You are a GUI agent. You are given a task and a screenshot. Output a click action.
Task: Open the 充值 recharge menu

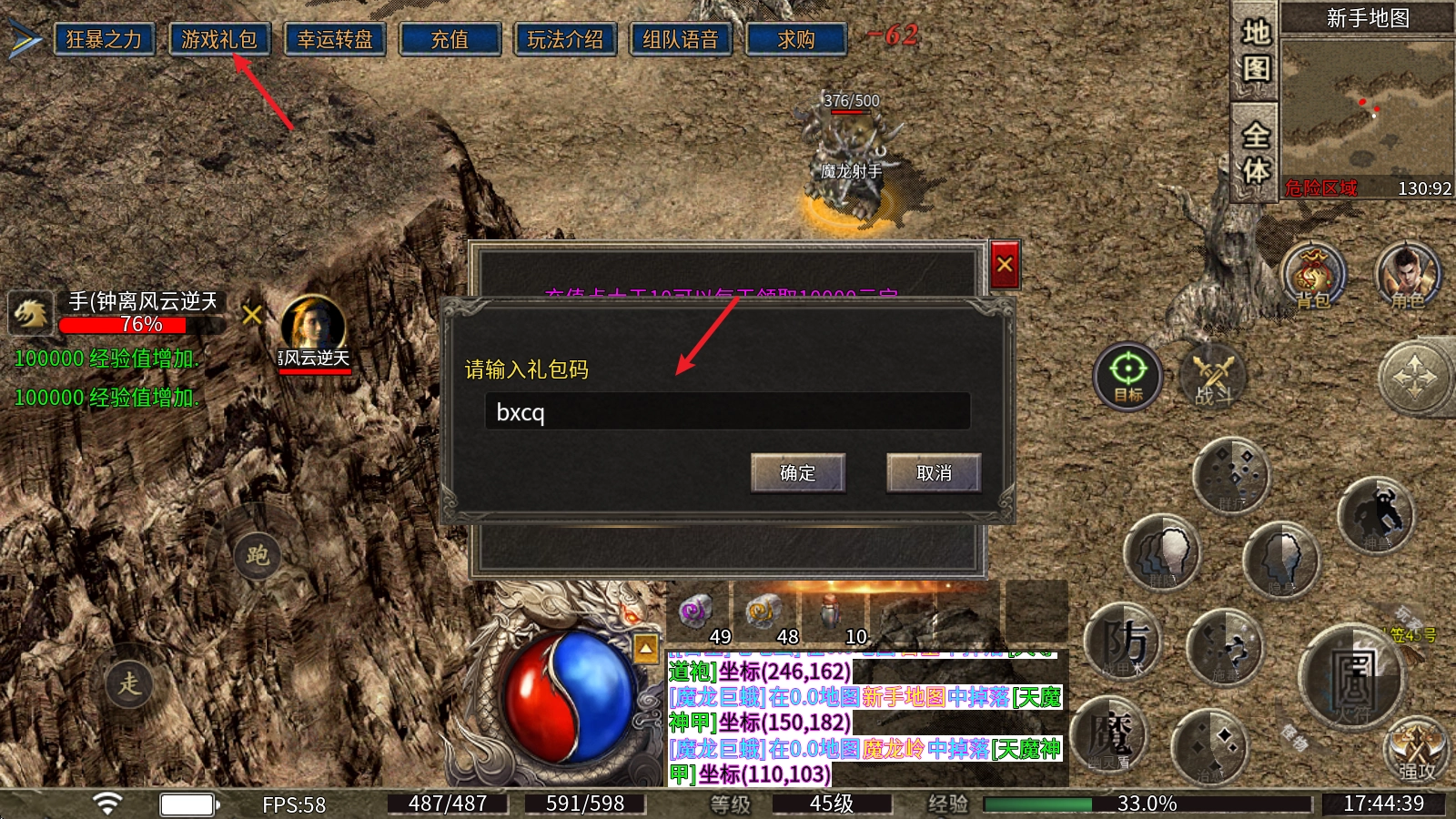coord(450,40)
